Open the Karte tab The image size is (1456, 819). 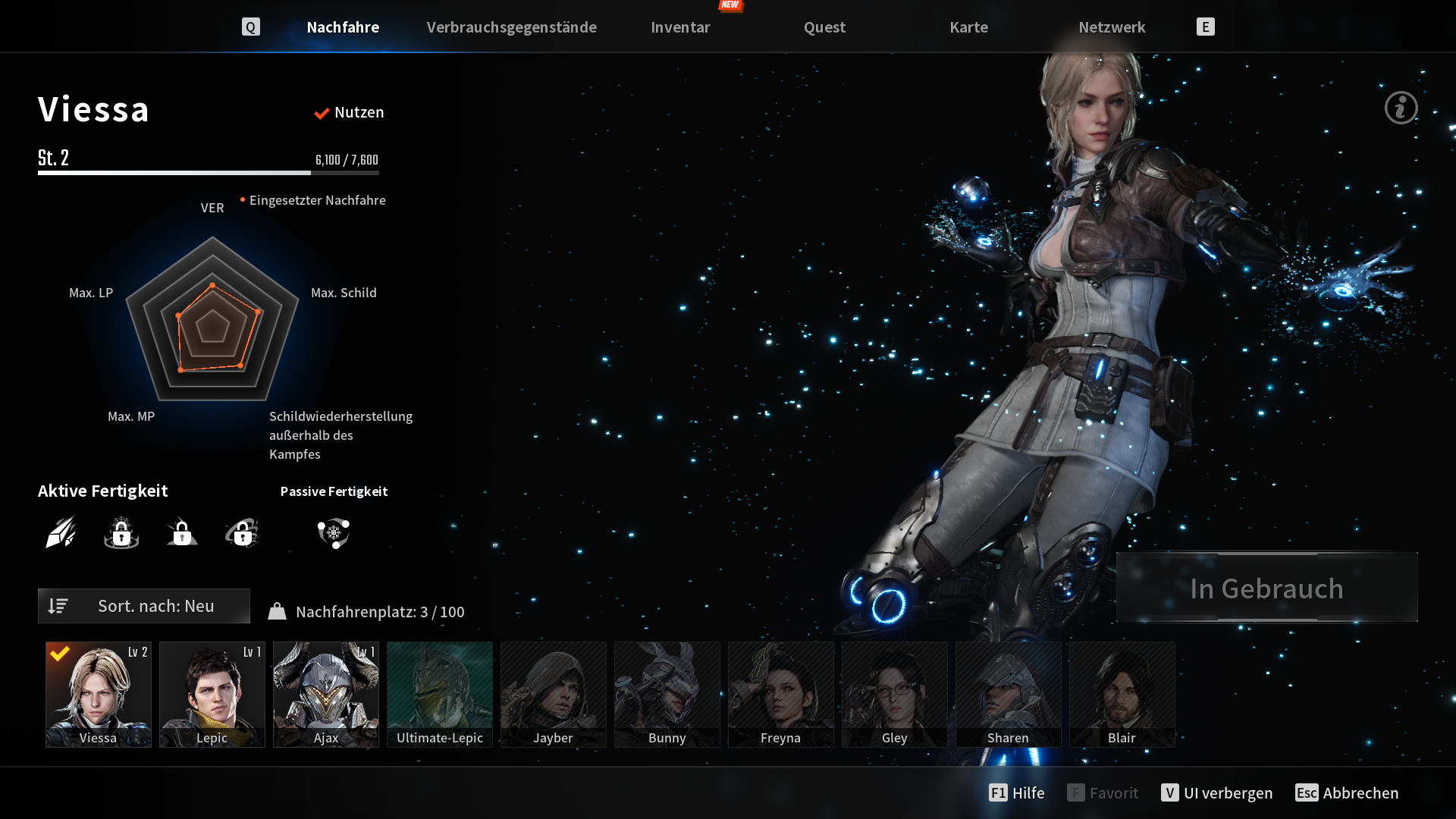click(x=968, y=27)
